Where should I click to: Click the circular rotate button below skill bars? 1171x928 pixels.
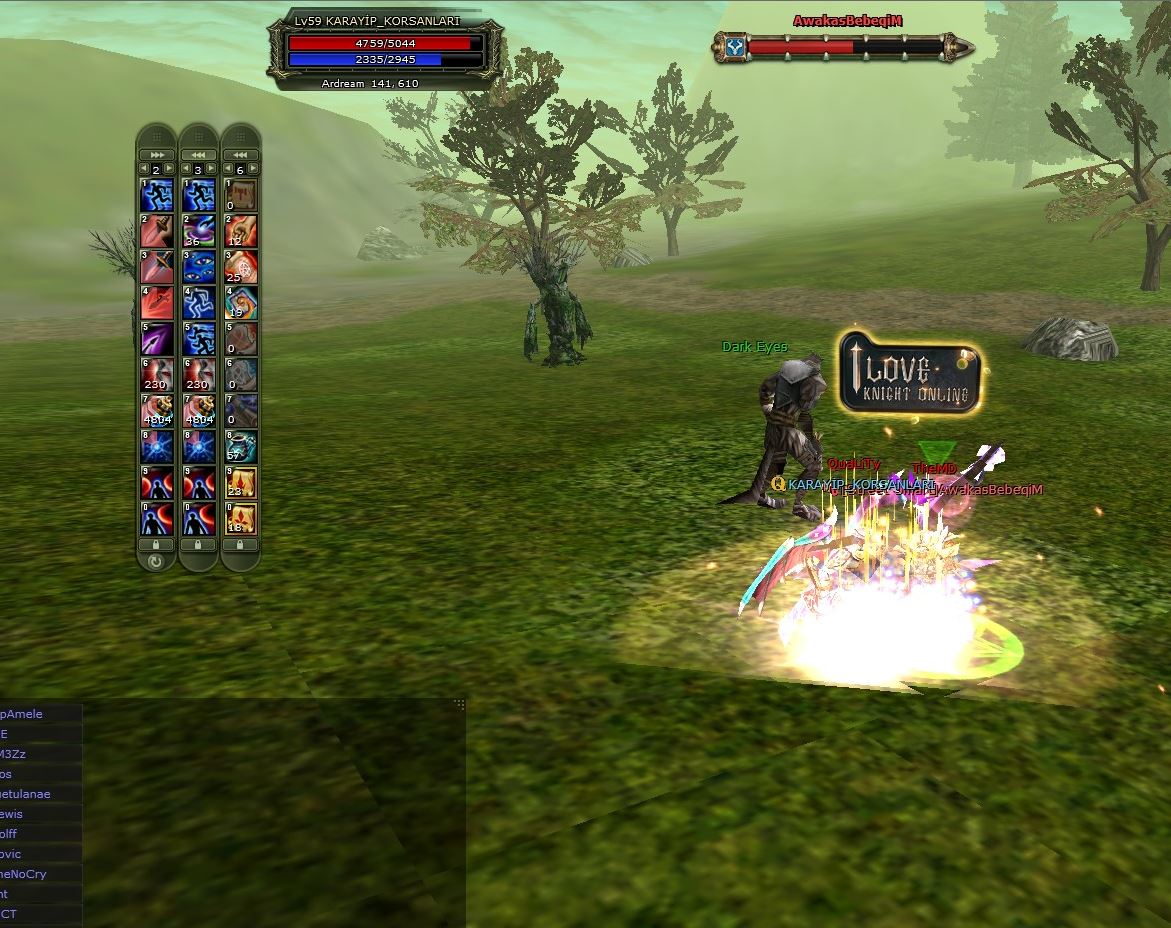pyautogui.click(x=156, y=562)
